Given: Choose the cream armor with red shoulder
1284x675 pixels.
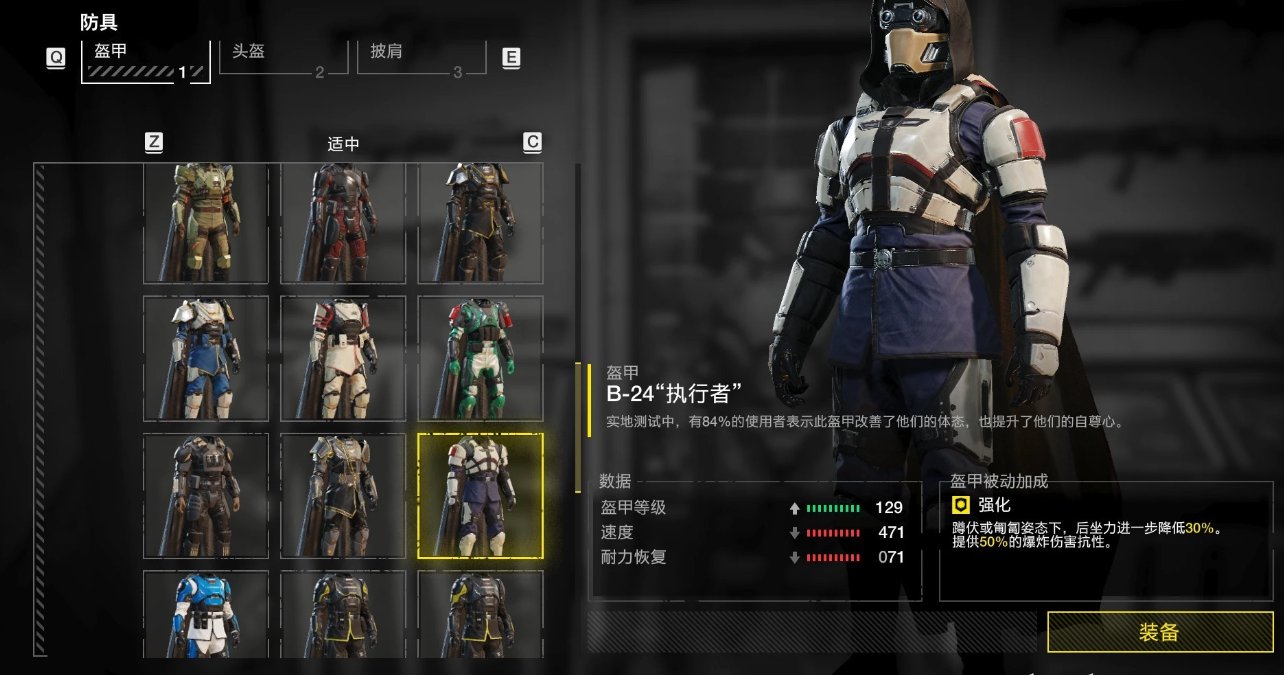Looking at the screenshot, I should click(343, 358).
